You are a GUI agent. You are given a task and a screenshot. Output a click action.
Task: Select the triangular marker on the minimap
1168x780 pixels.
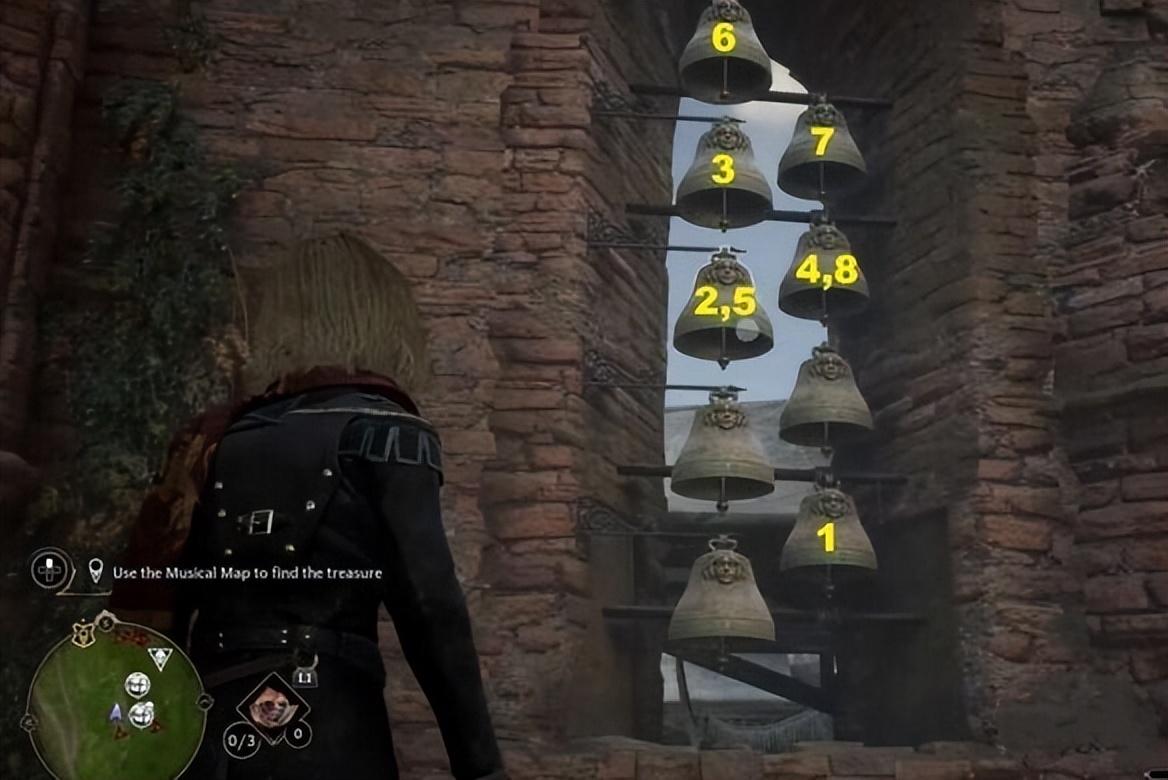(x=159, y=657)
